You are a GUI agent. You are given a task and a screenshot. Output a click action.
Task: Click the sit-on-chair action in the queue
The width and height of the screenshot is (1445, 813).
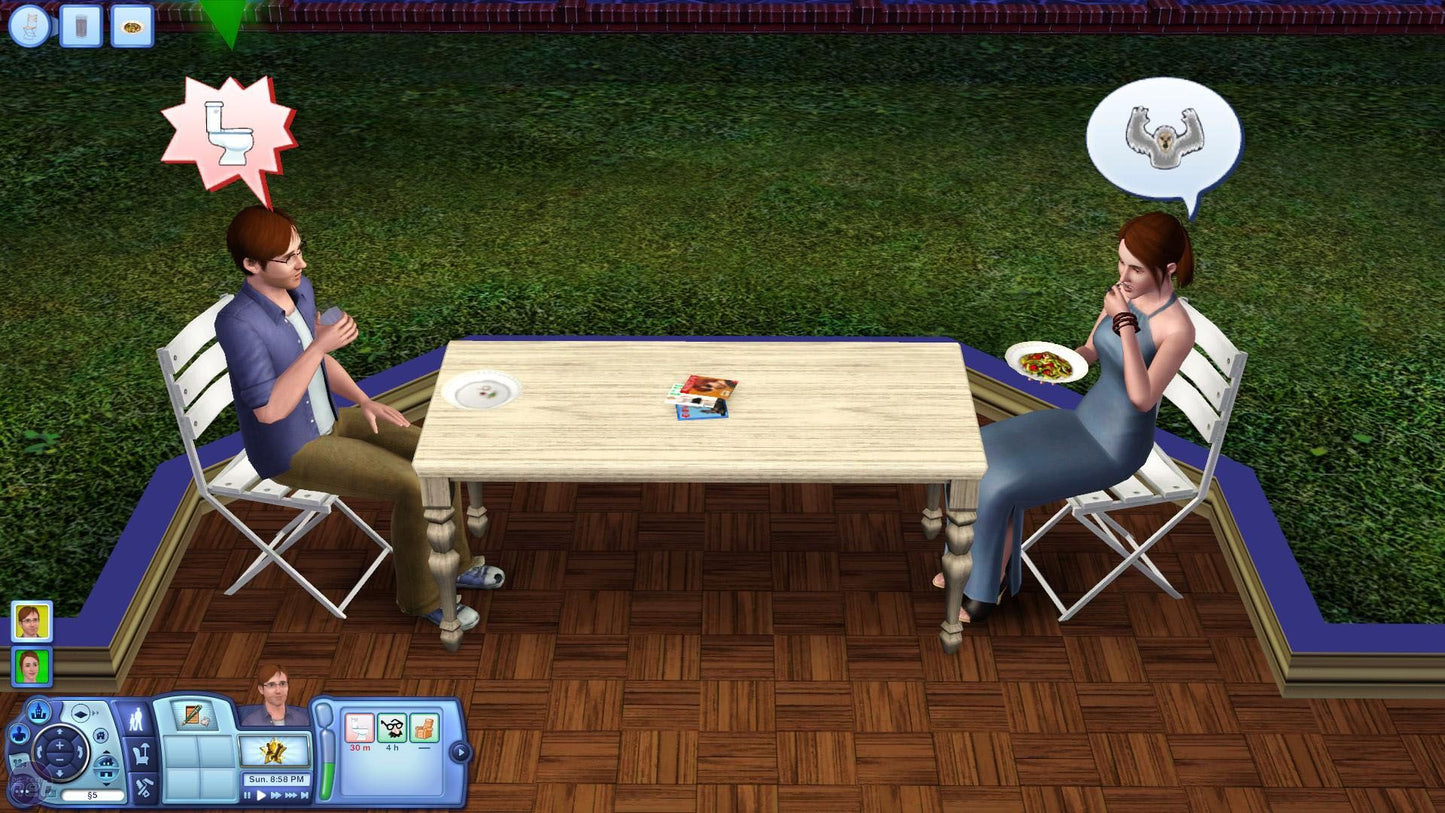point(27,27)
